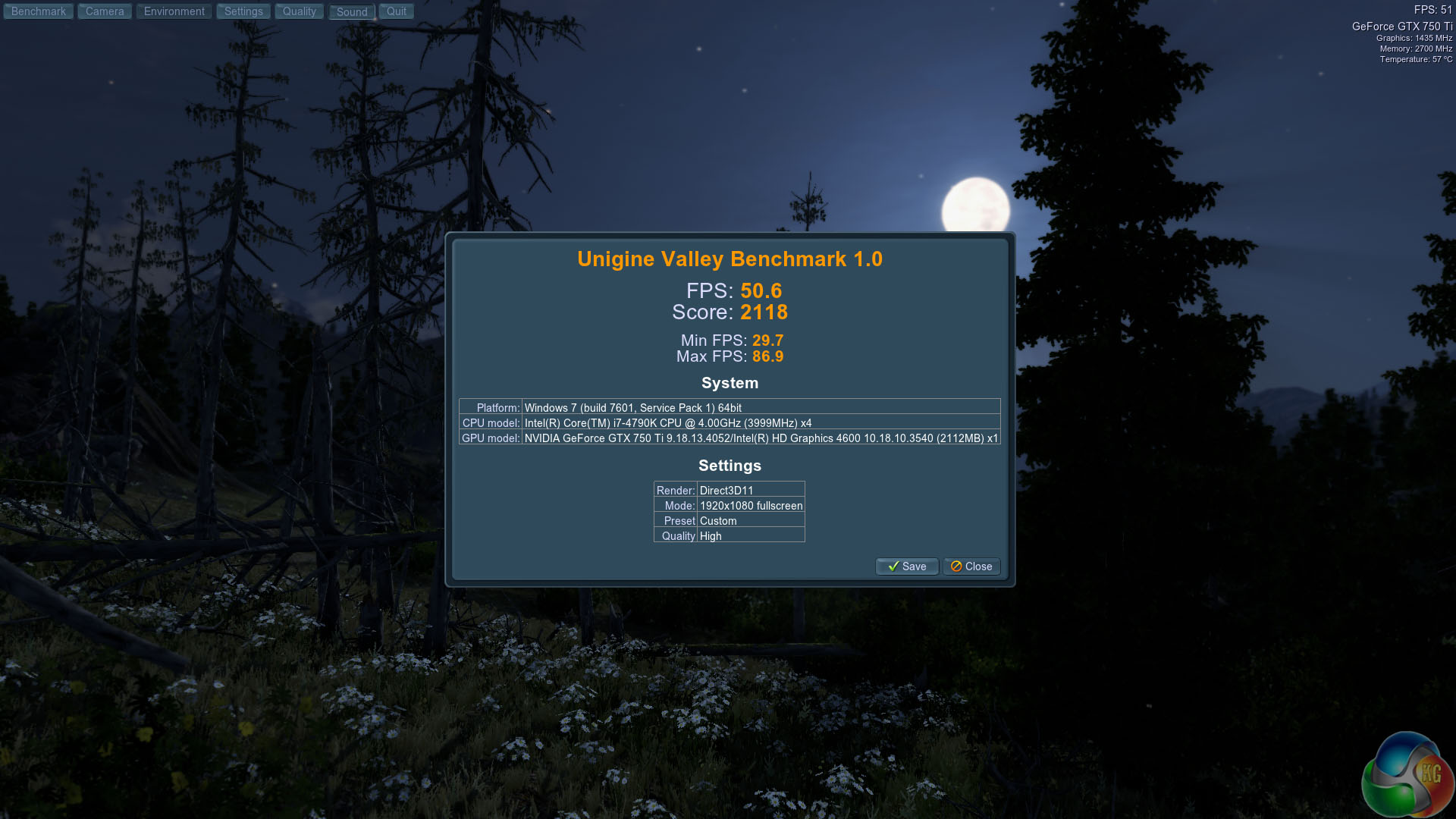This screenshot has height=819, width=1456.
Task: Open the Settings menu
Action: 243,11
